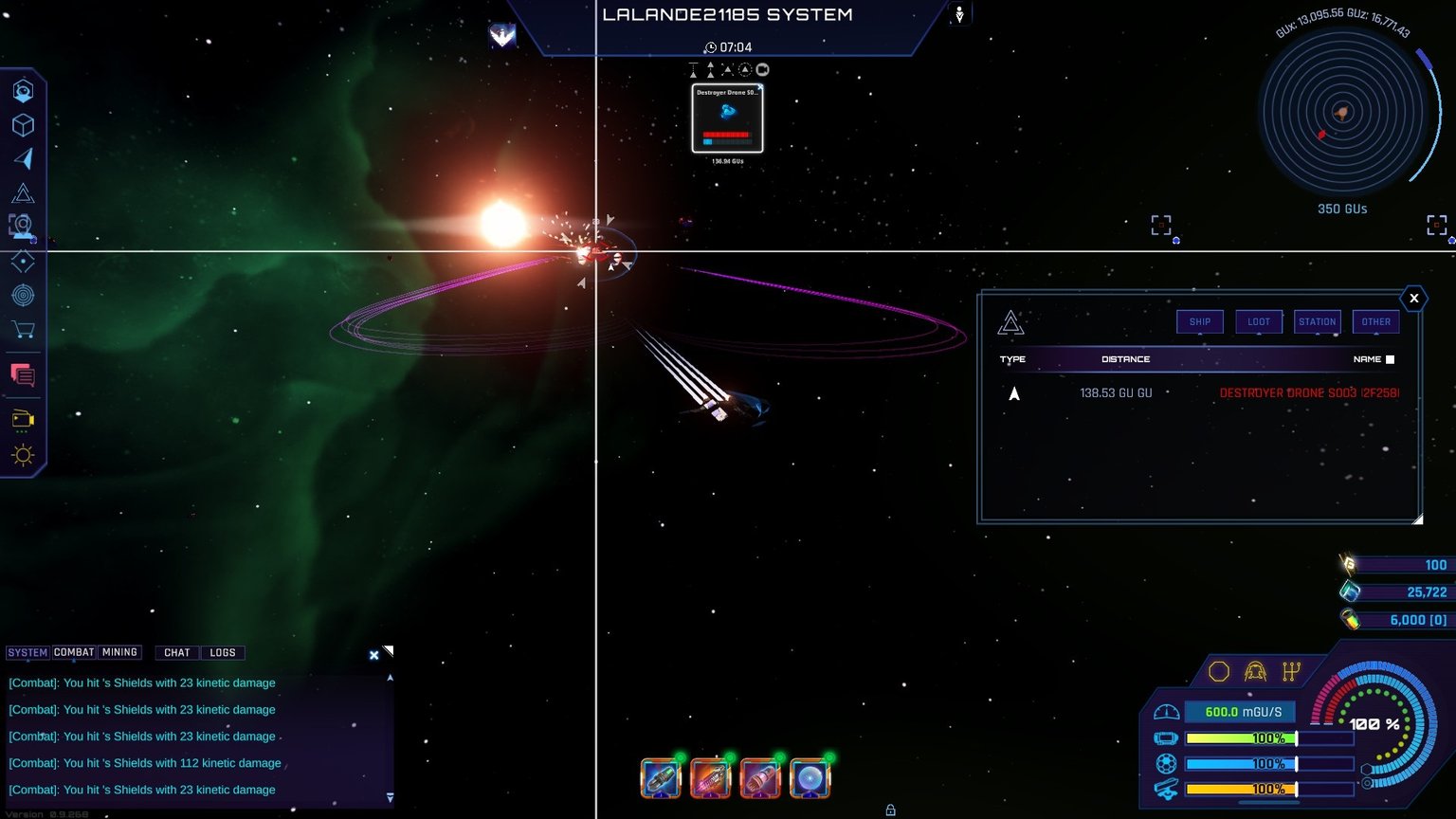Image resolution: width=1456 pixels, height=819 pixels.
Task: Switch to the COMBAT log tab
Action: coord(75,652)
